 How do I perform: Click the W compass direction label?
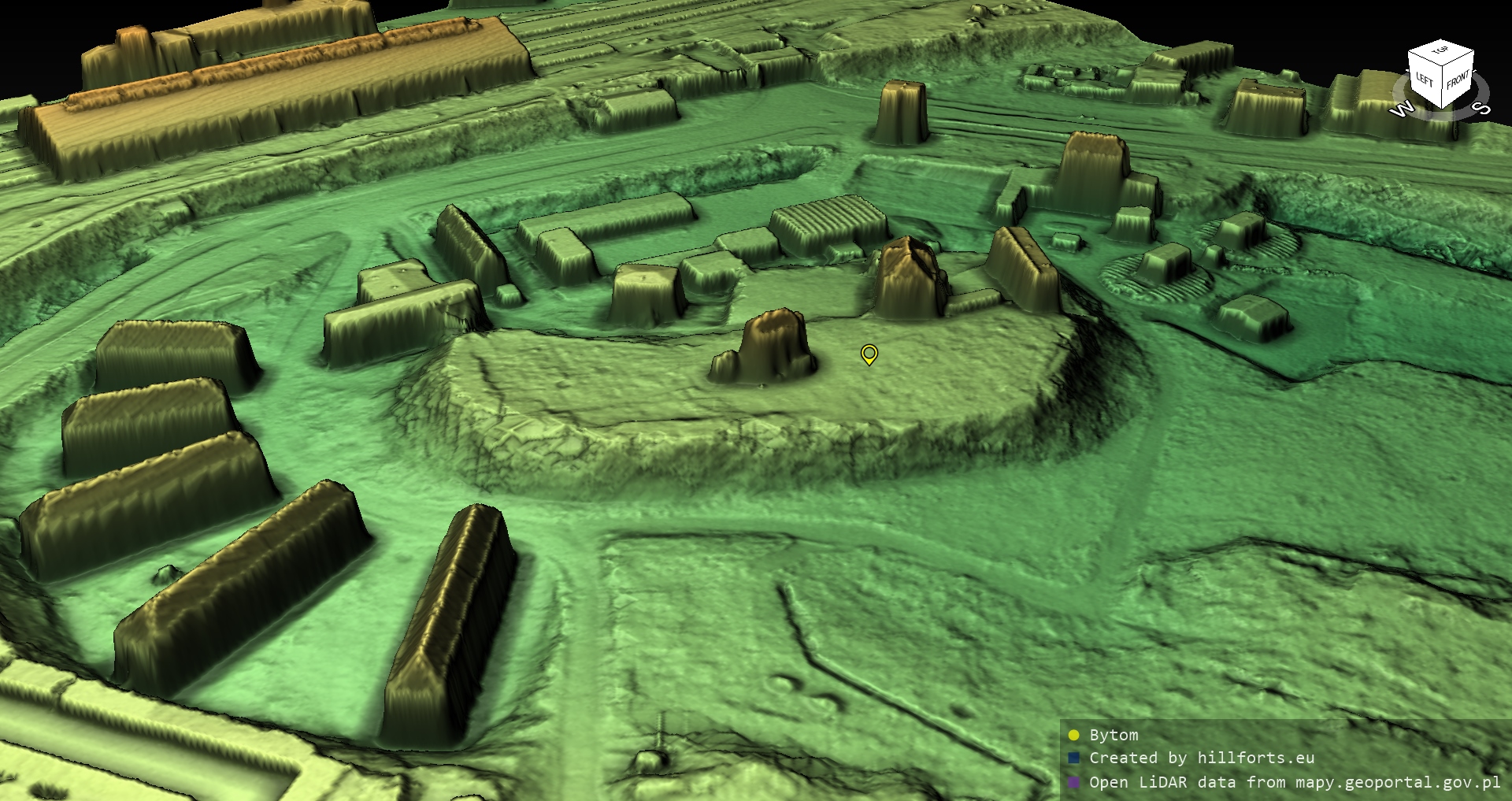click(x=1400, y=109)
